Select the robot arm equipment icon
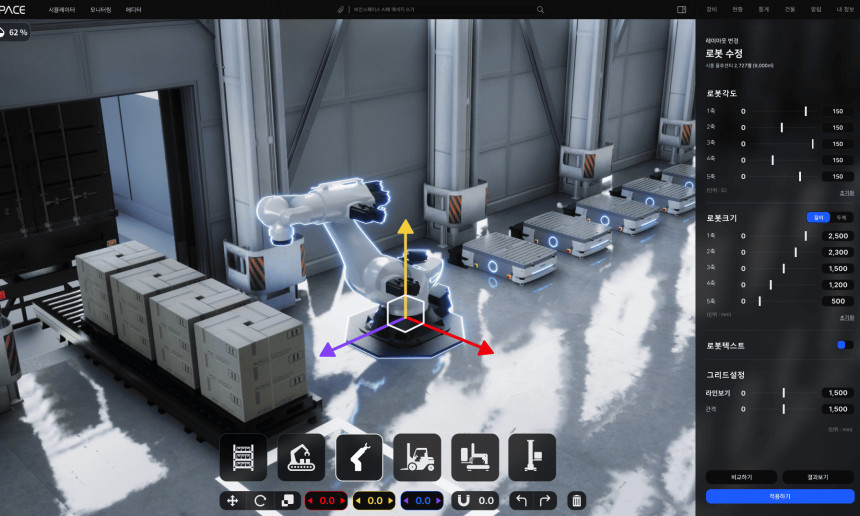This screenshot has height=516, width=860. pyautogui.click(x=359, y=458)
